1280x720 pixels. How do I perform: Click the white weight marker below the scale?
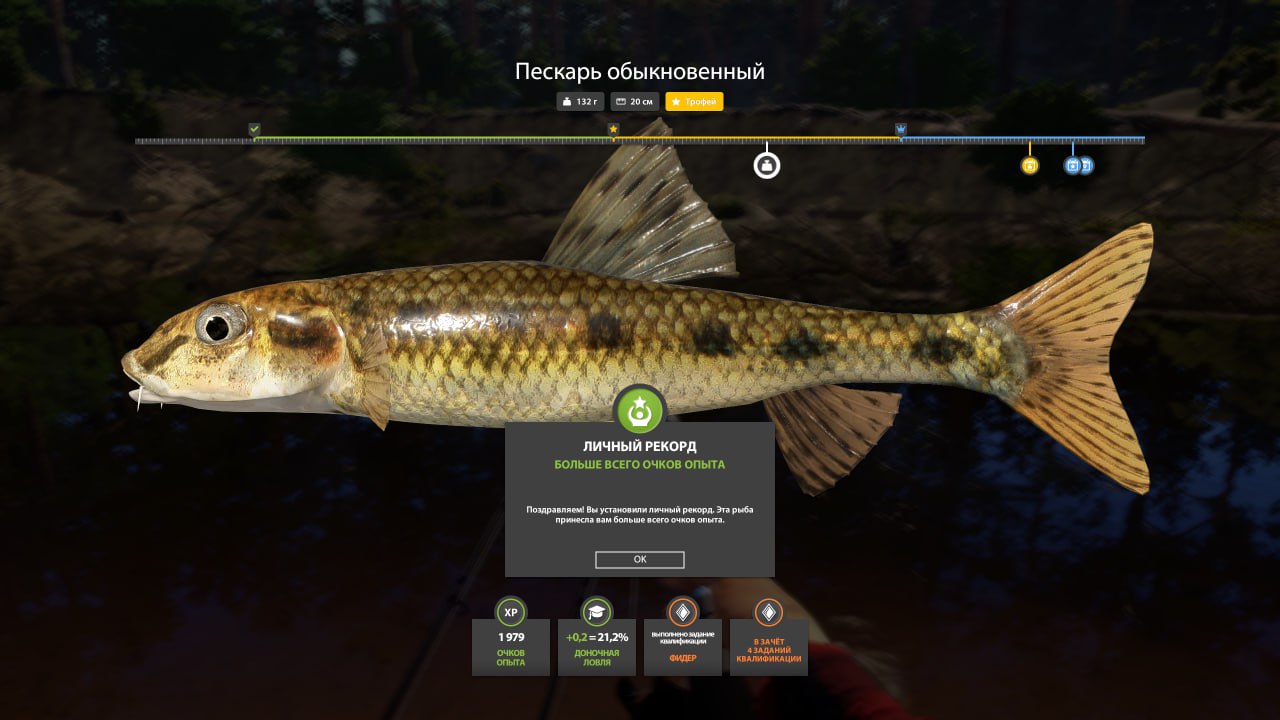(767, 165)
